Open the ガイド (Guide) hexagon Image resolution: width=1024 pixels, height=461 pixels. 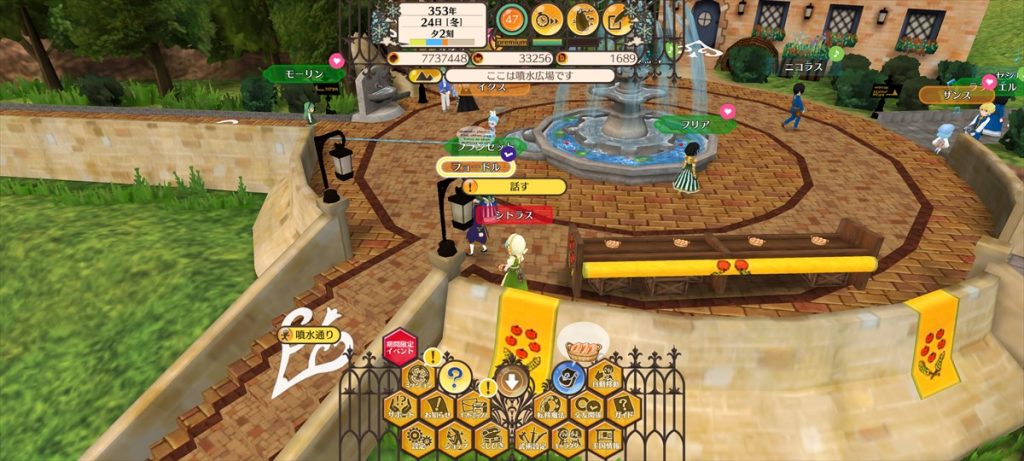pyautogui.click(x=623, y=407)
